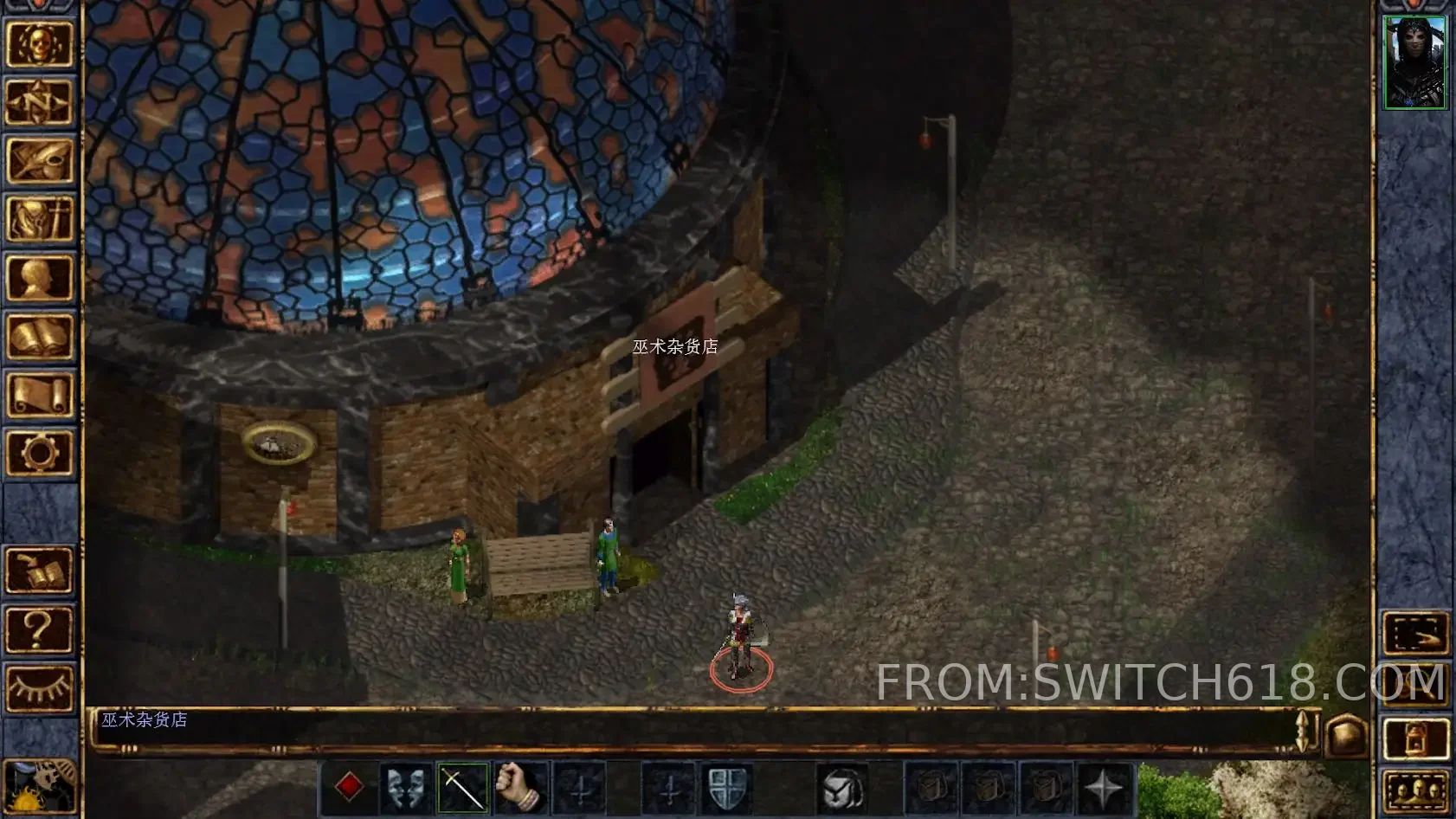Click the red diamond action slot
Screen dimensions: 1456x819
click(351, 788)
